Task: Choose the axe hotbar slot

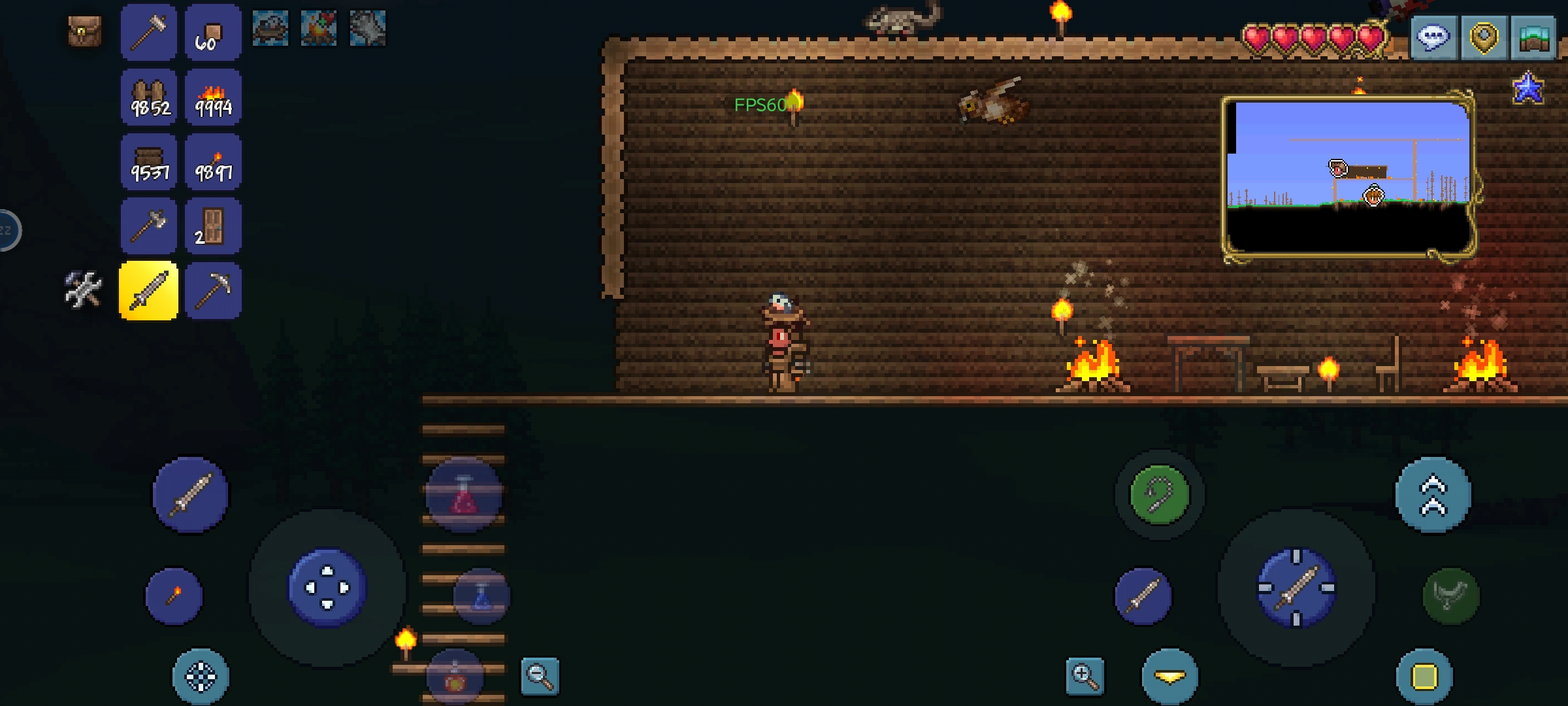Action: coord(149,227)
